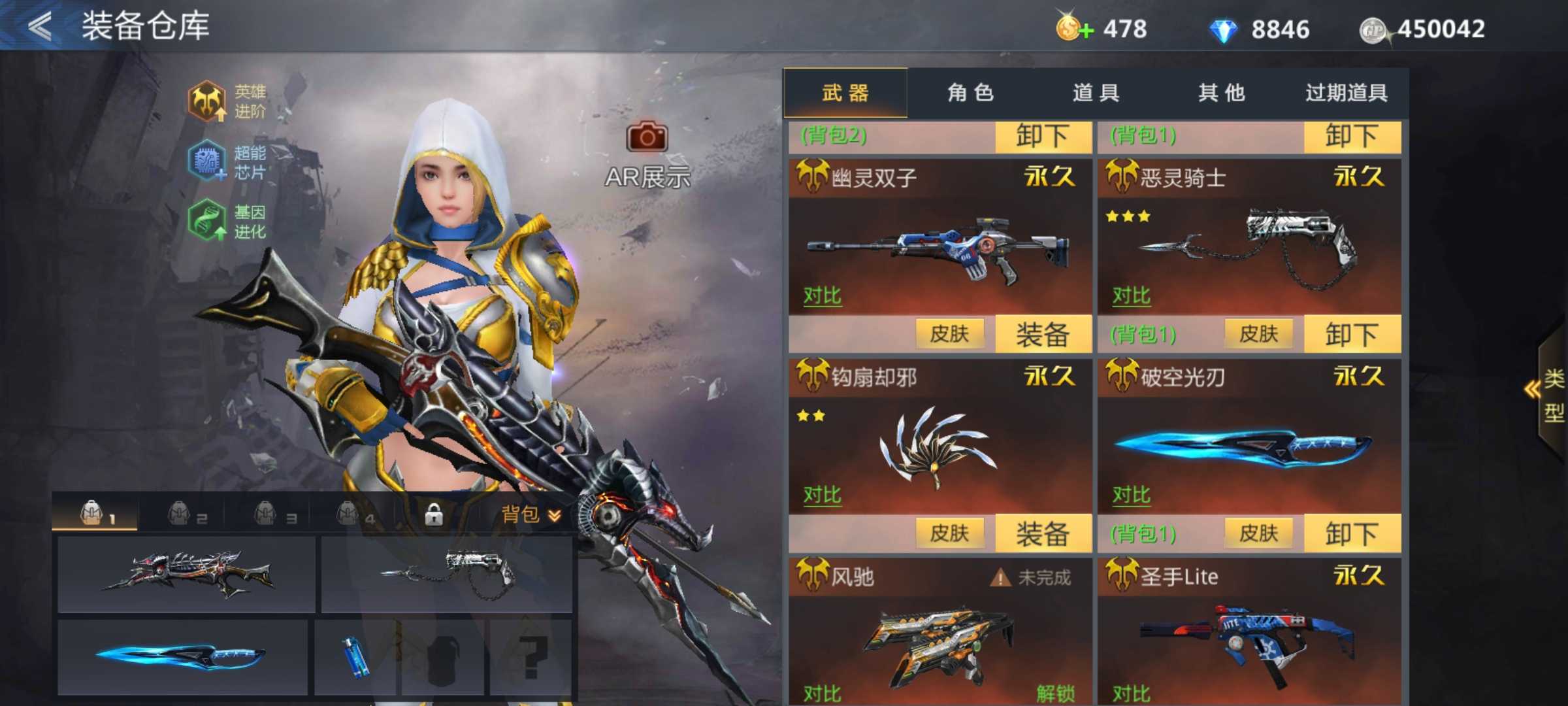Open the 英雄进阶 (Hero Advancement) panel
The image size is (1568, 706).
point(208,101)
